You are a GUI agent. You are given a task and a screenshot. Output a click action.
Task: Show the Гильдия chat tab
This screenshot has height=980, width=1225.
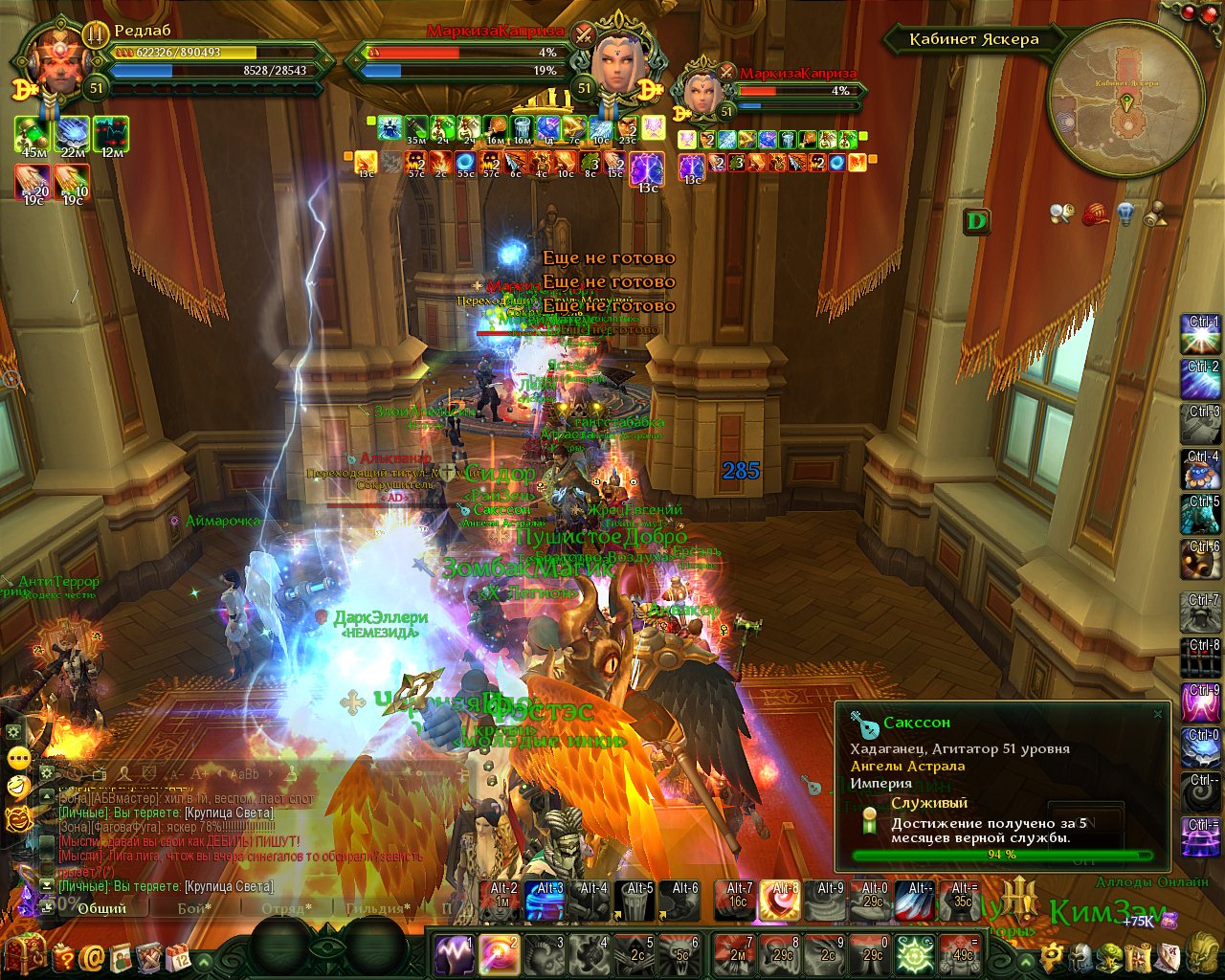(378, 907)
